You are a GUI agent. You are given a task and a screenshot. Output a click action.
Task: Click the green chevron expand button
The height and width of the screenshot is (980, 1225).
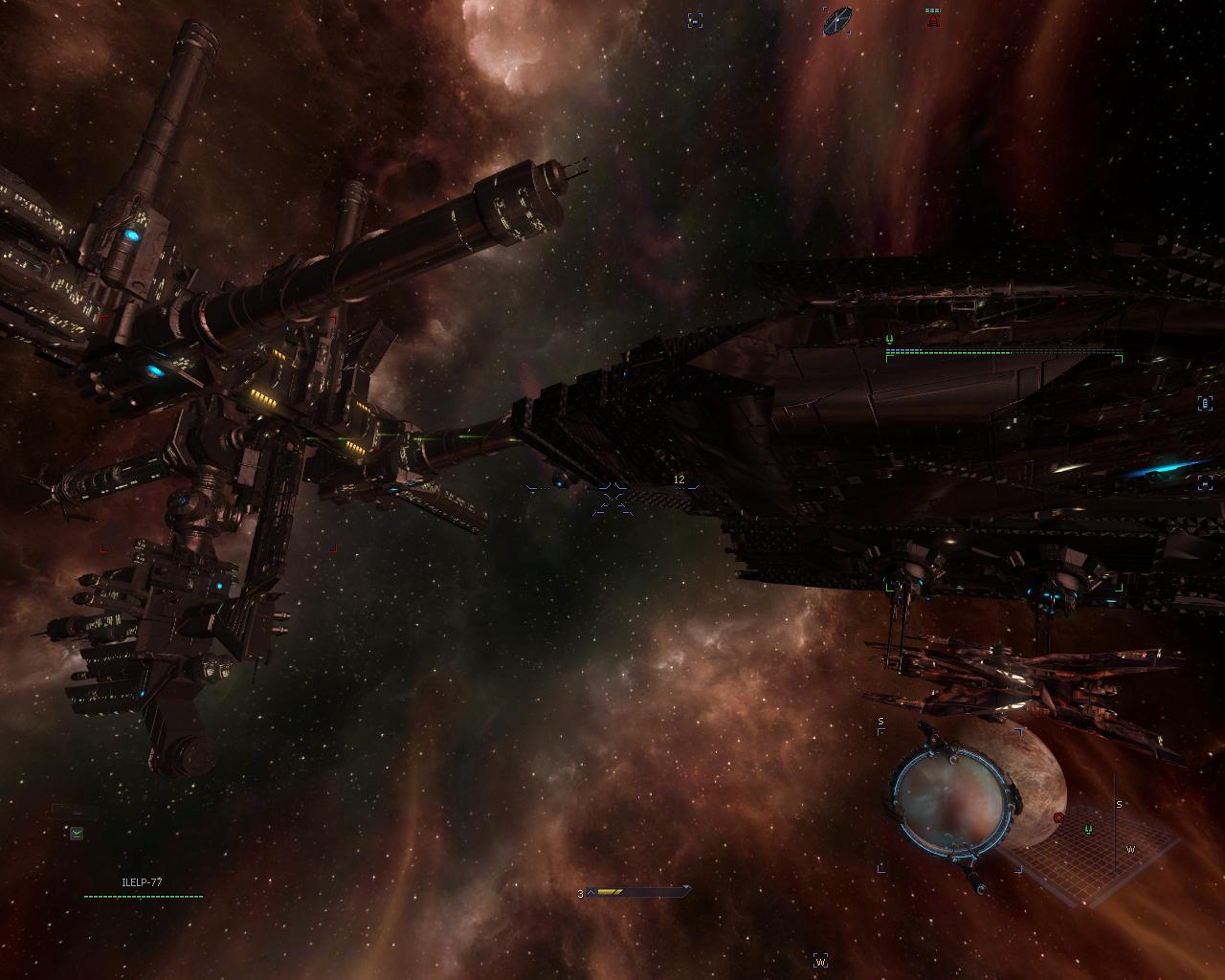click(x=77, y=834)
